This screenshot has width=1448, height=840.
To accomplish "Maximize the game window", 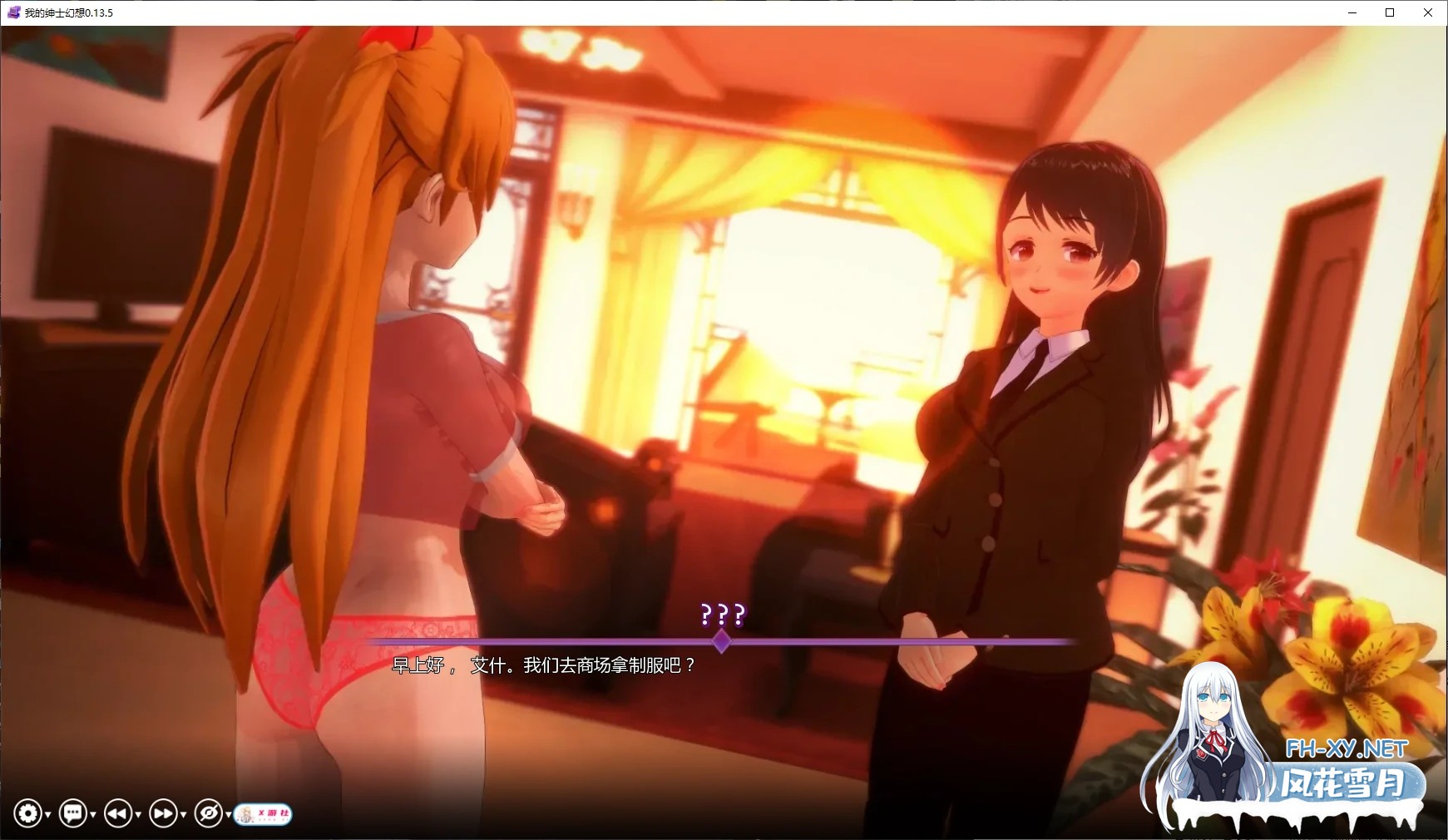I will 1388,12.
